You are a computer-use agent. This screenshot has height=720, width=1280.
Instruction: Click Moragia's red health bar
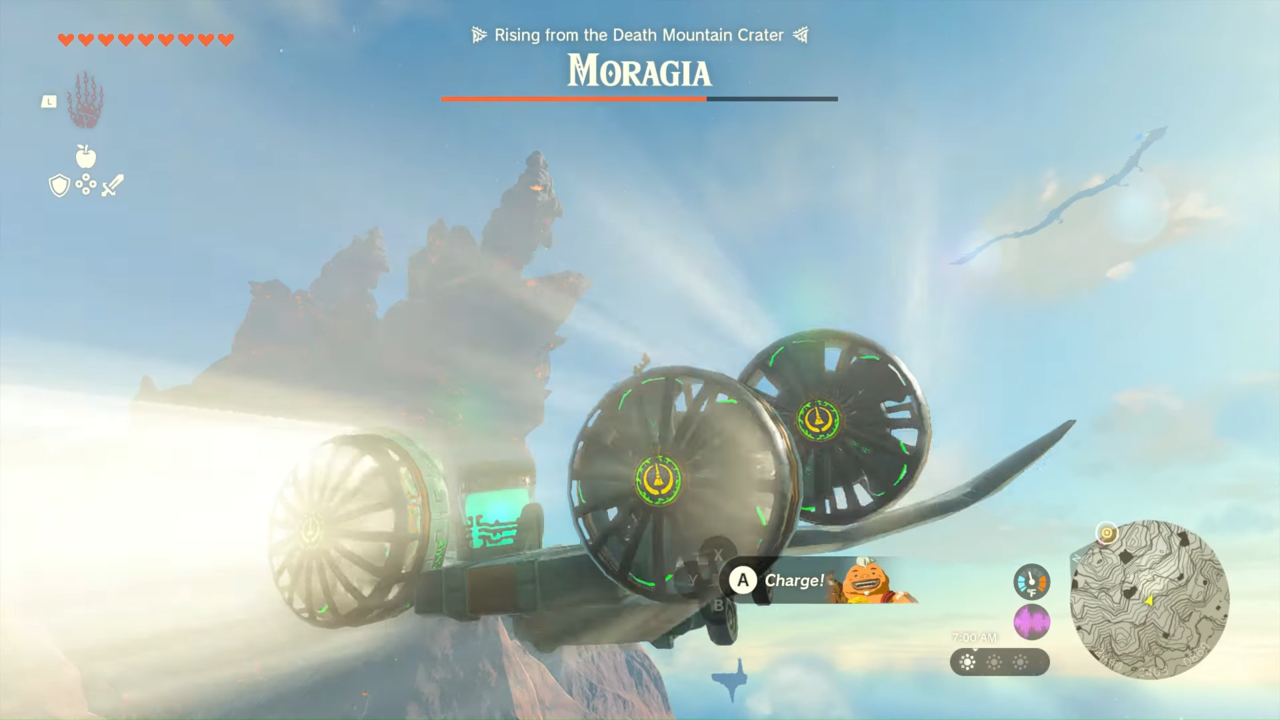coord(575,99)
